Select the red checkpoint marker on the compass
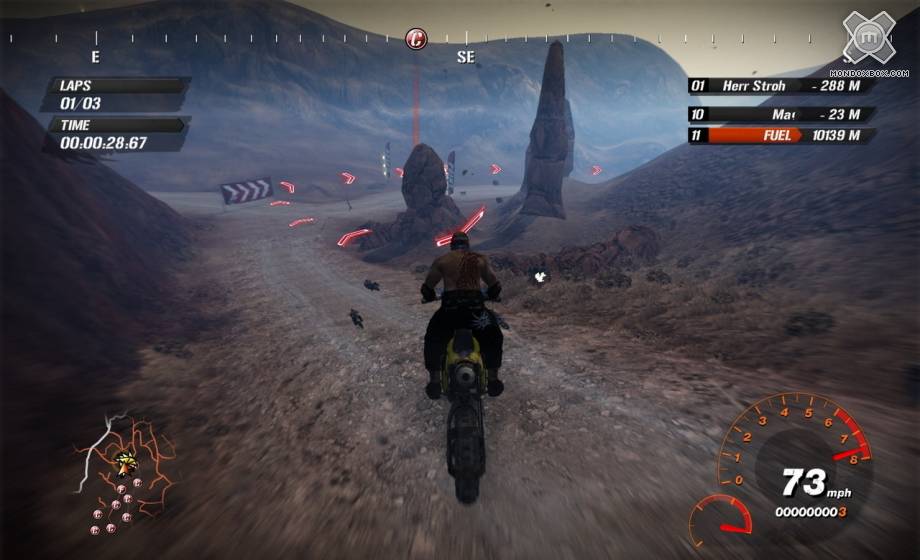Screen dimensions: 920x560 point(416,40)
